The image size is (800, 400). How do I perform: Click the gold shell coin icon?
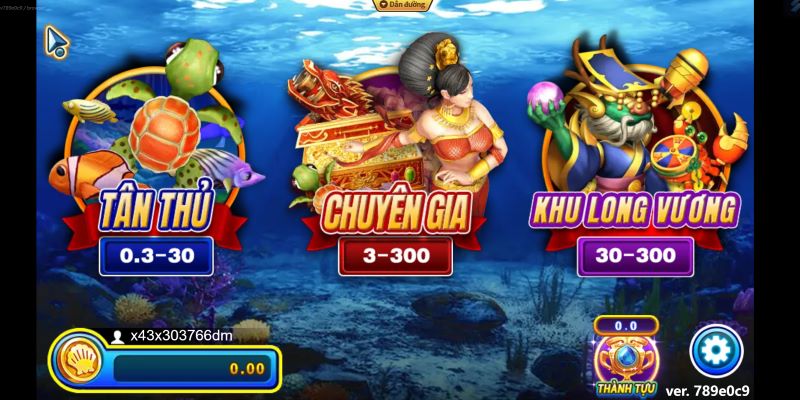(x=80, y=364)
